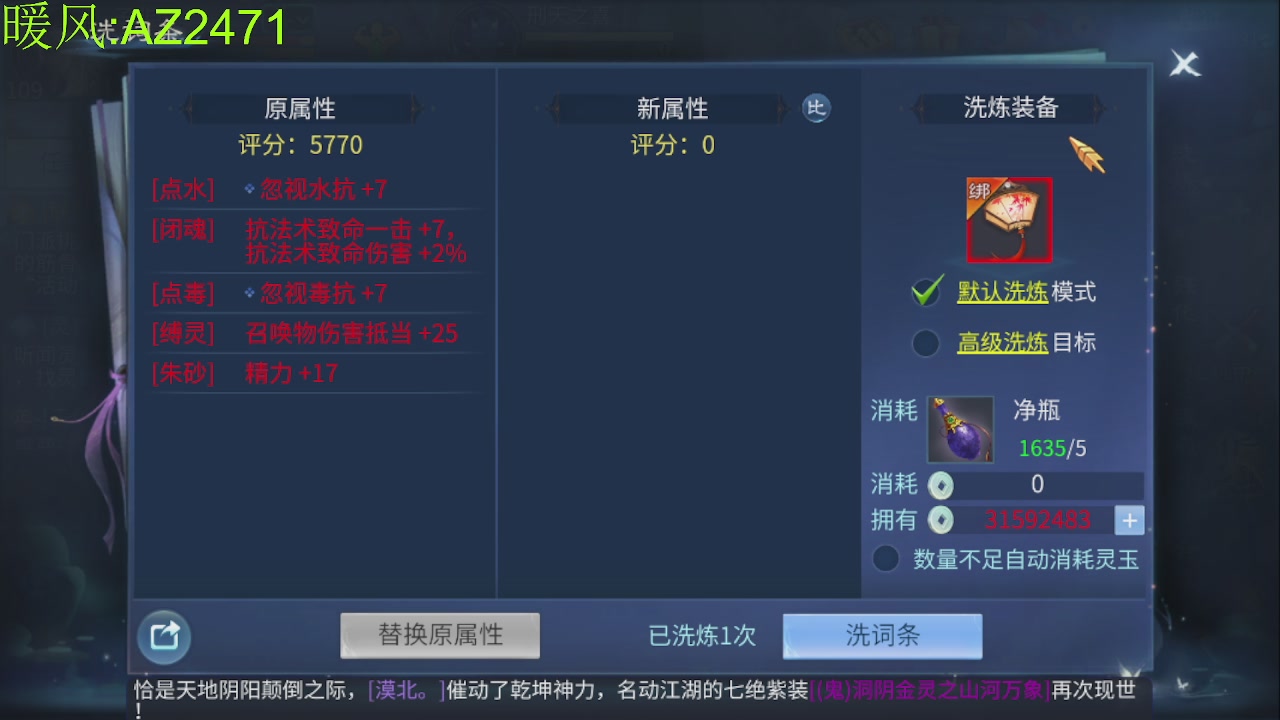The width and height of the screenshot is (1280, 720).
Task: Click the golden dart icon above refine equipment
Action: (1087, 156)
